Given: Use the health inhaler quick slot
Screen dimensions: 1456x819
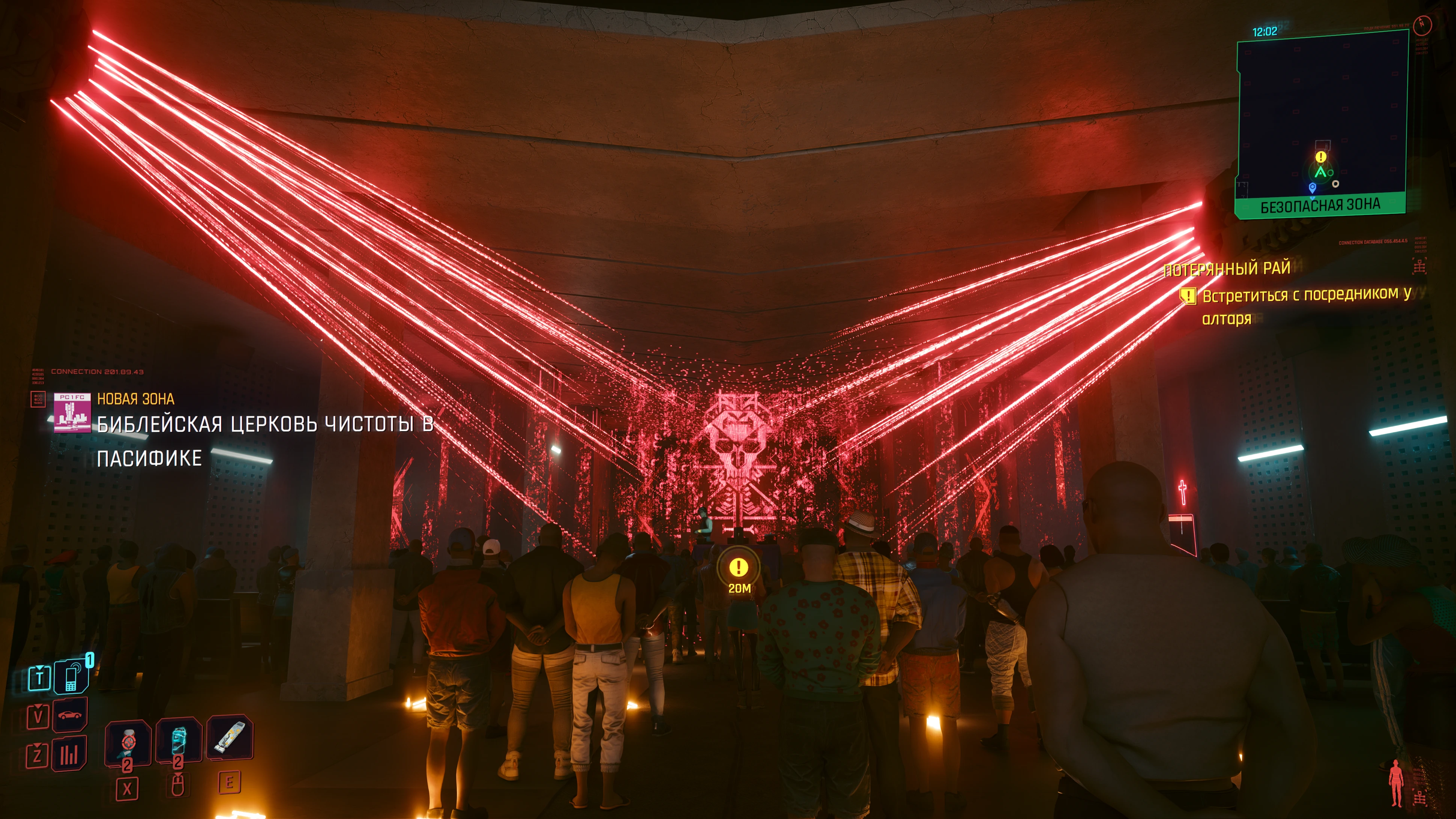Looking at the screenshot, I should (128, 742).
